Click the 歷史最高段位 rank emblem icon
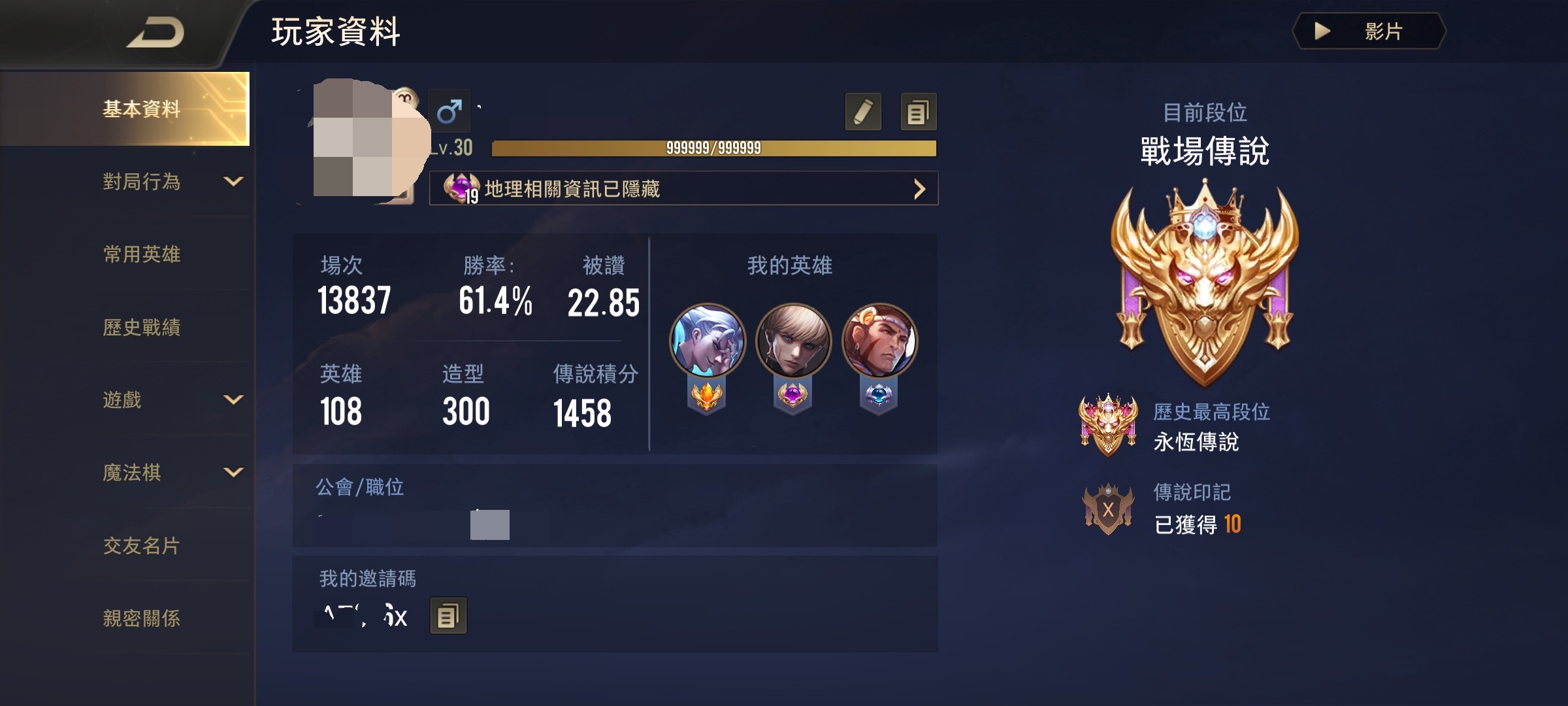Image resolution: width=1568 pixels, height=706 pixels. pos(1109,426)
